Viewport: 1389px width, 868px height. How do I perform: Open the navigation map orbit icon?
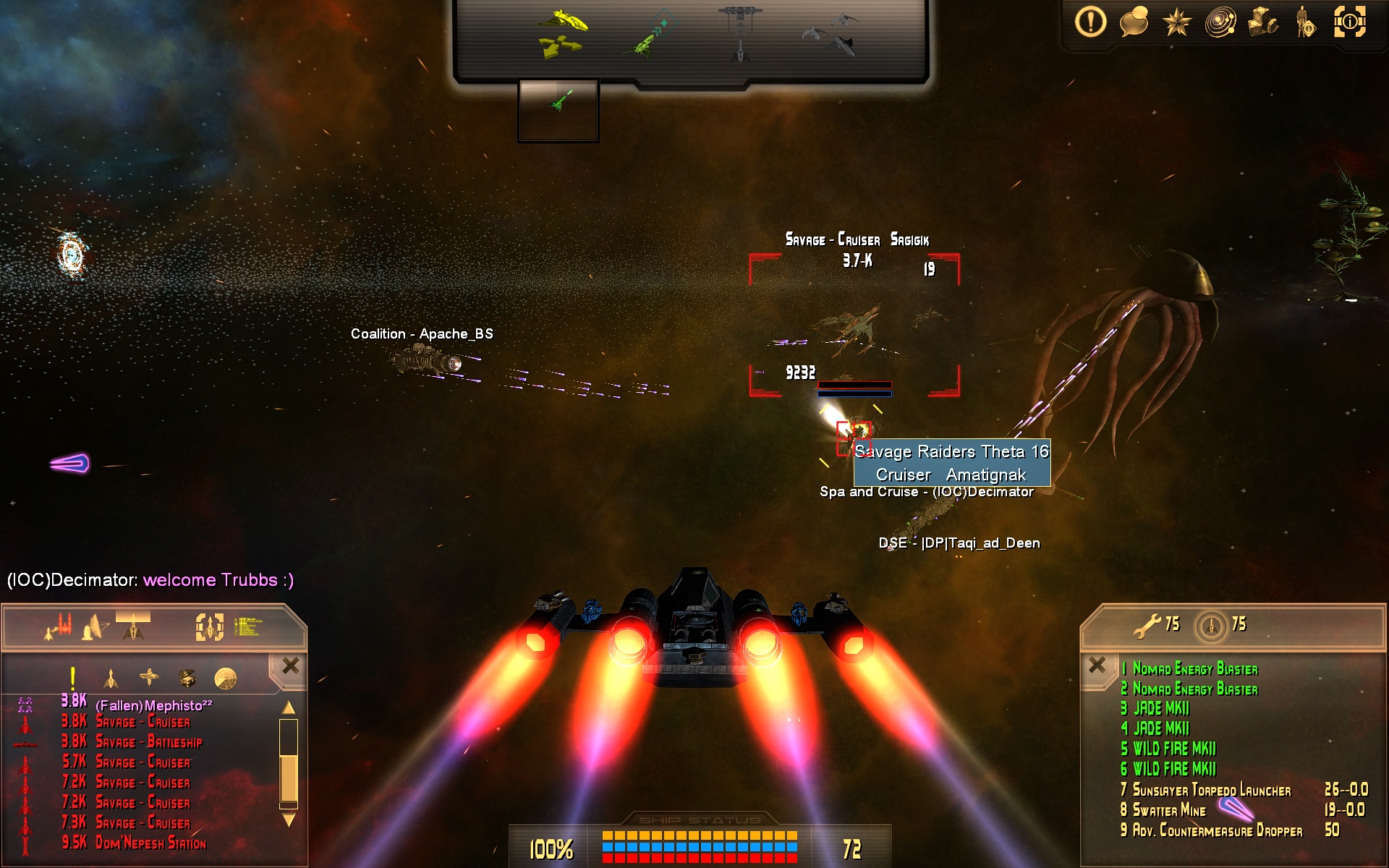point(1220,22)
